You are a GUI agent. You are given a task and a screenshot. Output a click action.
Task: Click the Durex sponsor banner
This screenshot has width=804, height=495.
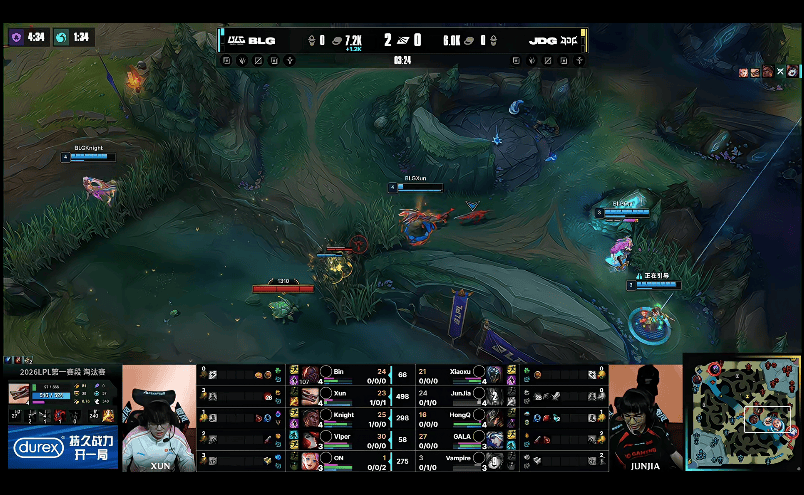tap(62, 447)
